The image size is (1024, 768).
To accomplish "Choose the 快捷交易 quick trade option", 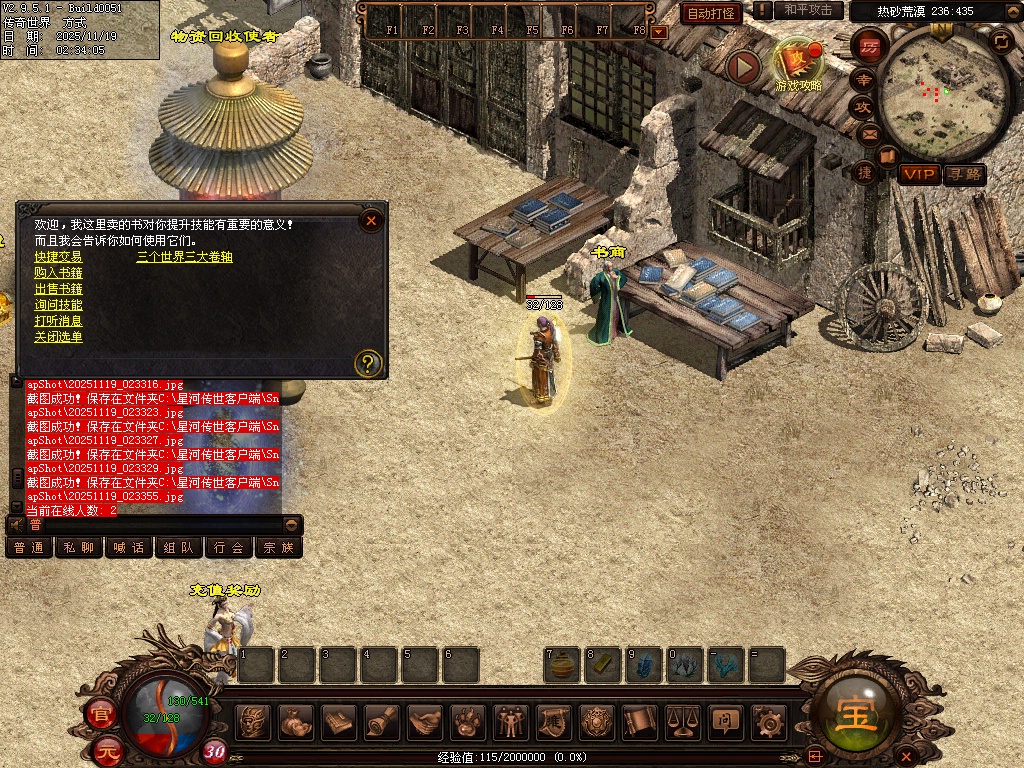I will [58, 257].
